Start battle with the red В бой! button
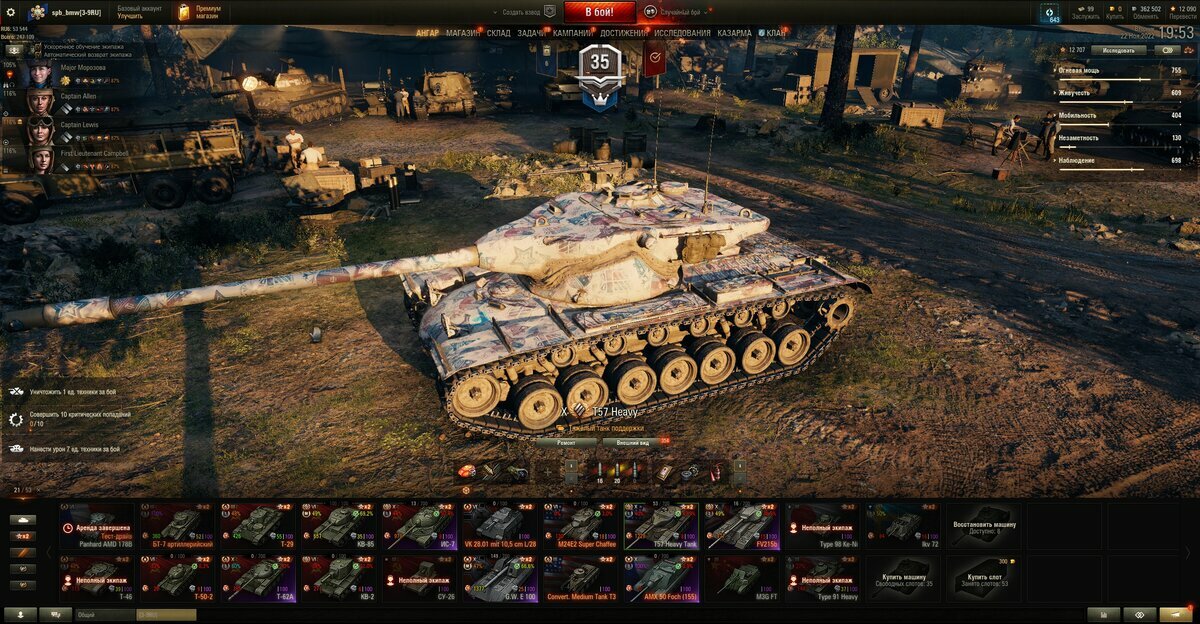 point(599,12)
